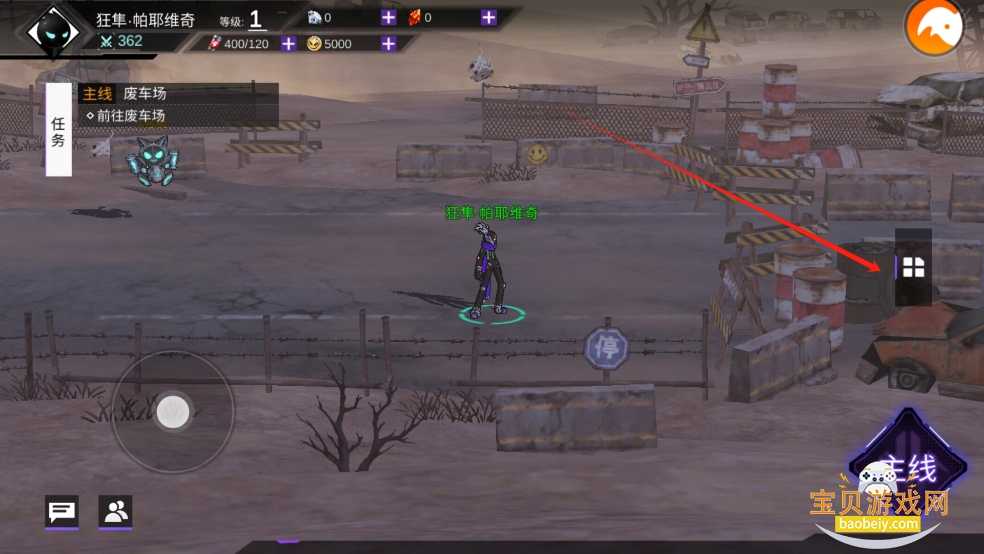Toggle the 任务 quest panel tab
The width and height of the screenshot is (984, 554).
click(59, 131)
